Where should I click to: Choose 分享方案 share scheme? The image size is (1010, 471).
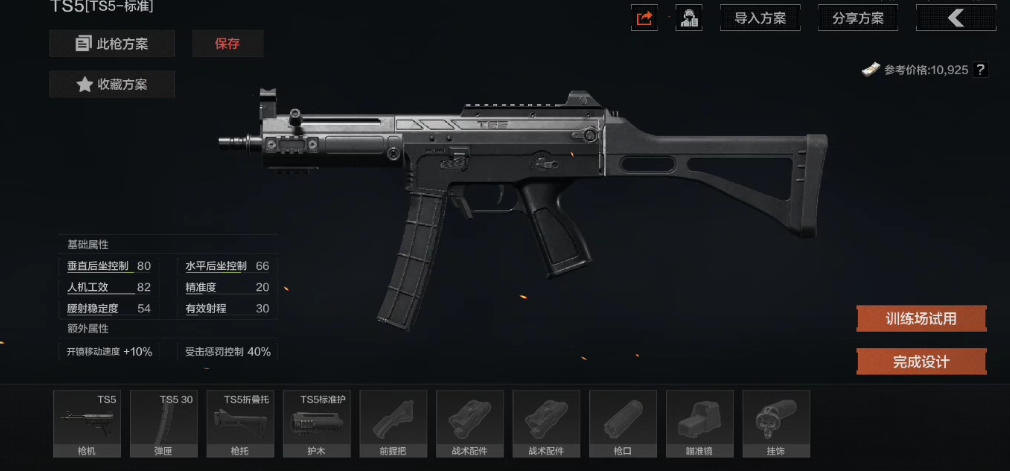858,18
